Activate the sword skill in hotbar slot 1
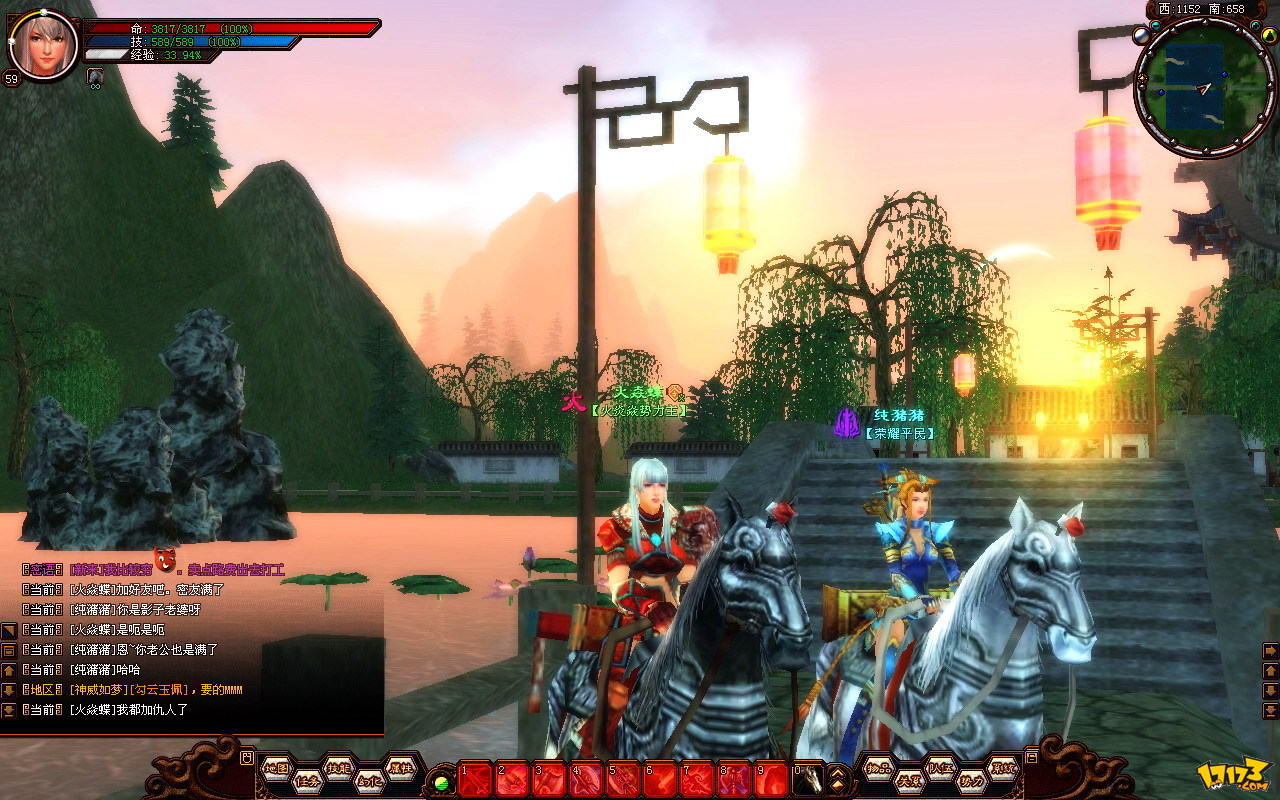 [475, 779]
